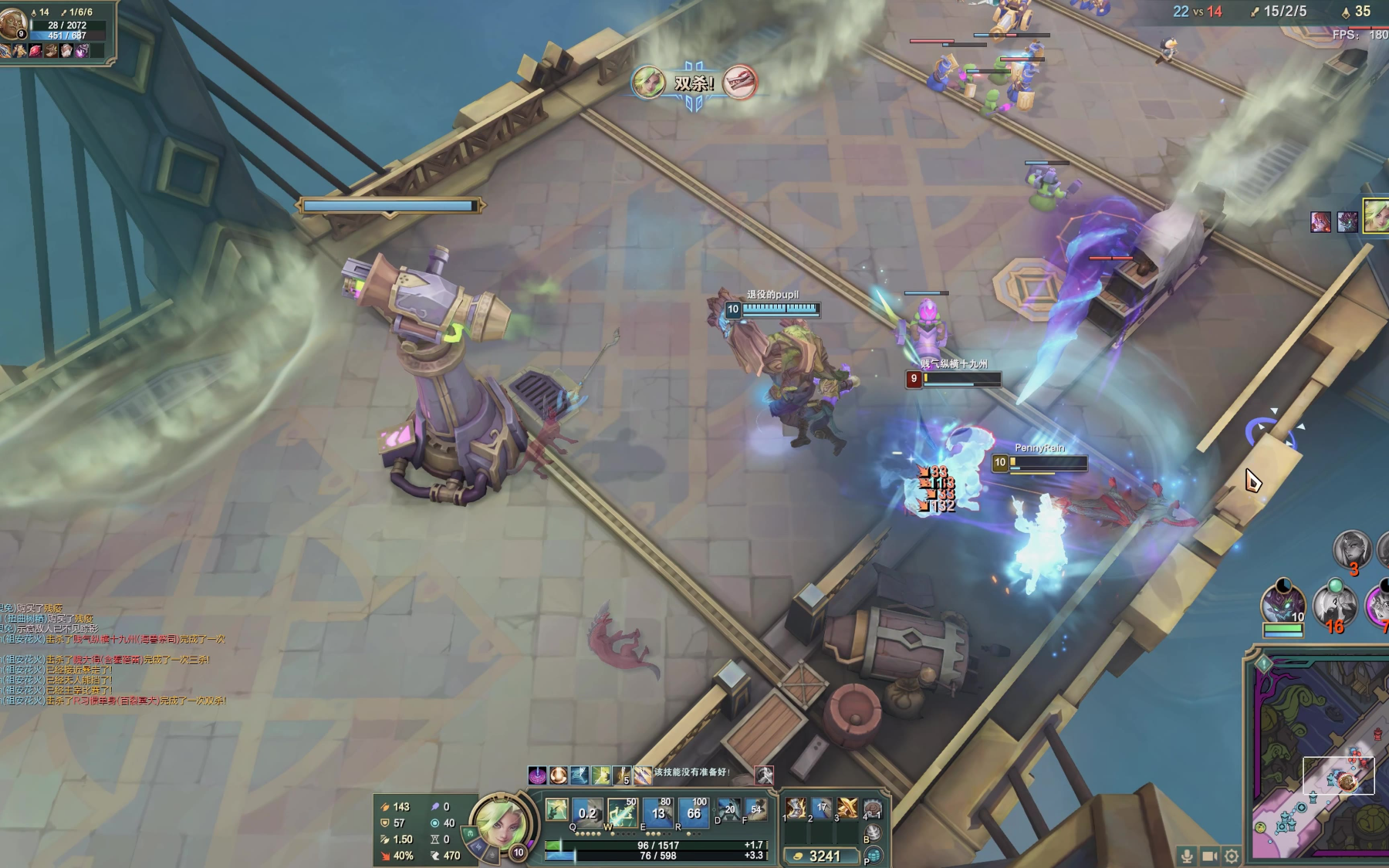Use the crossed-swords item in slot 3
The image size is (1389, 868).
click(847, 808)
